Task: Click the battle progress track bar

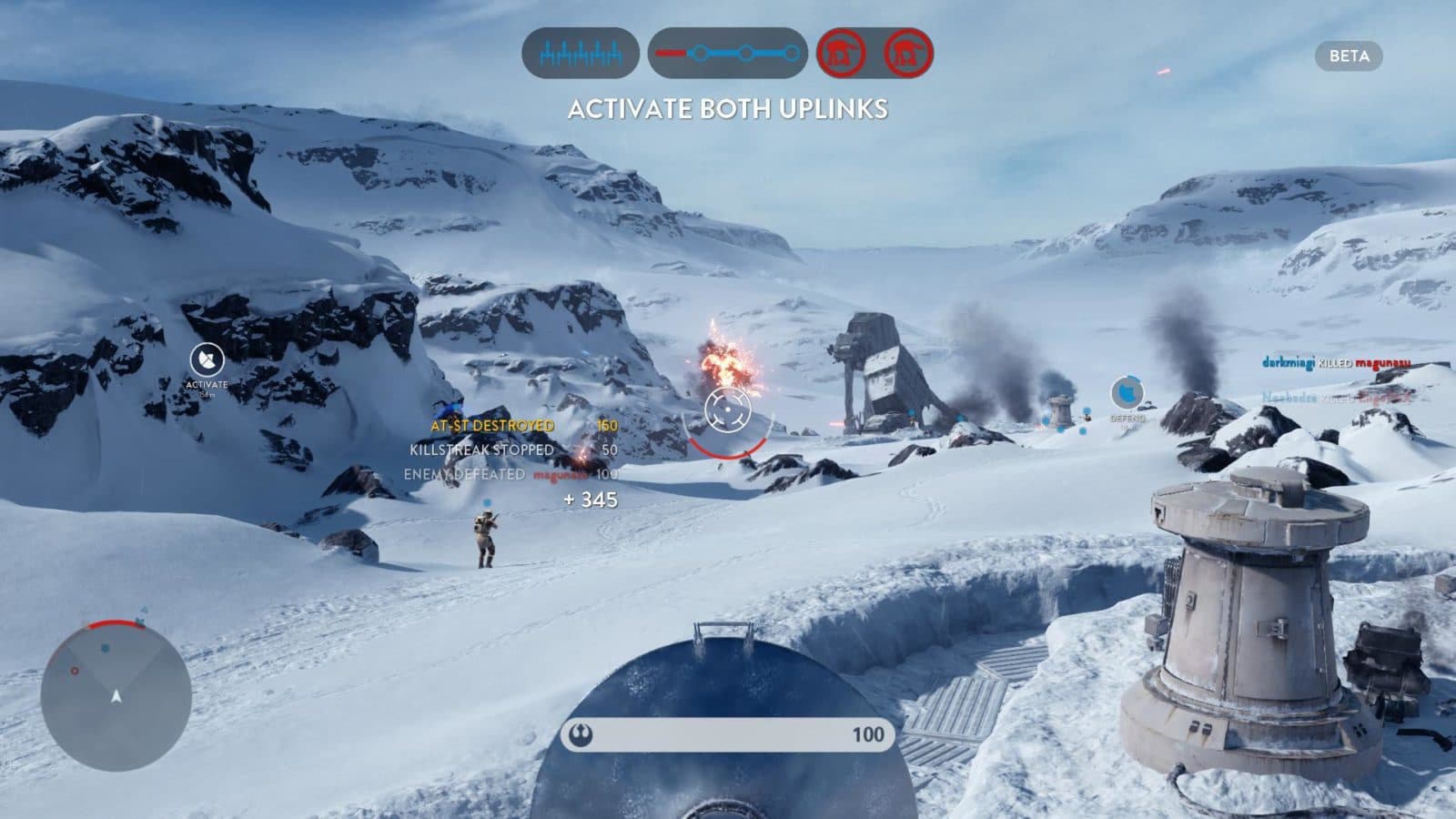Action: point(727,53)
